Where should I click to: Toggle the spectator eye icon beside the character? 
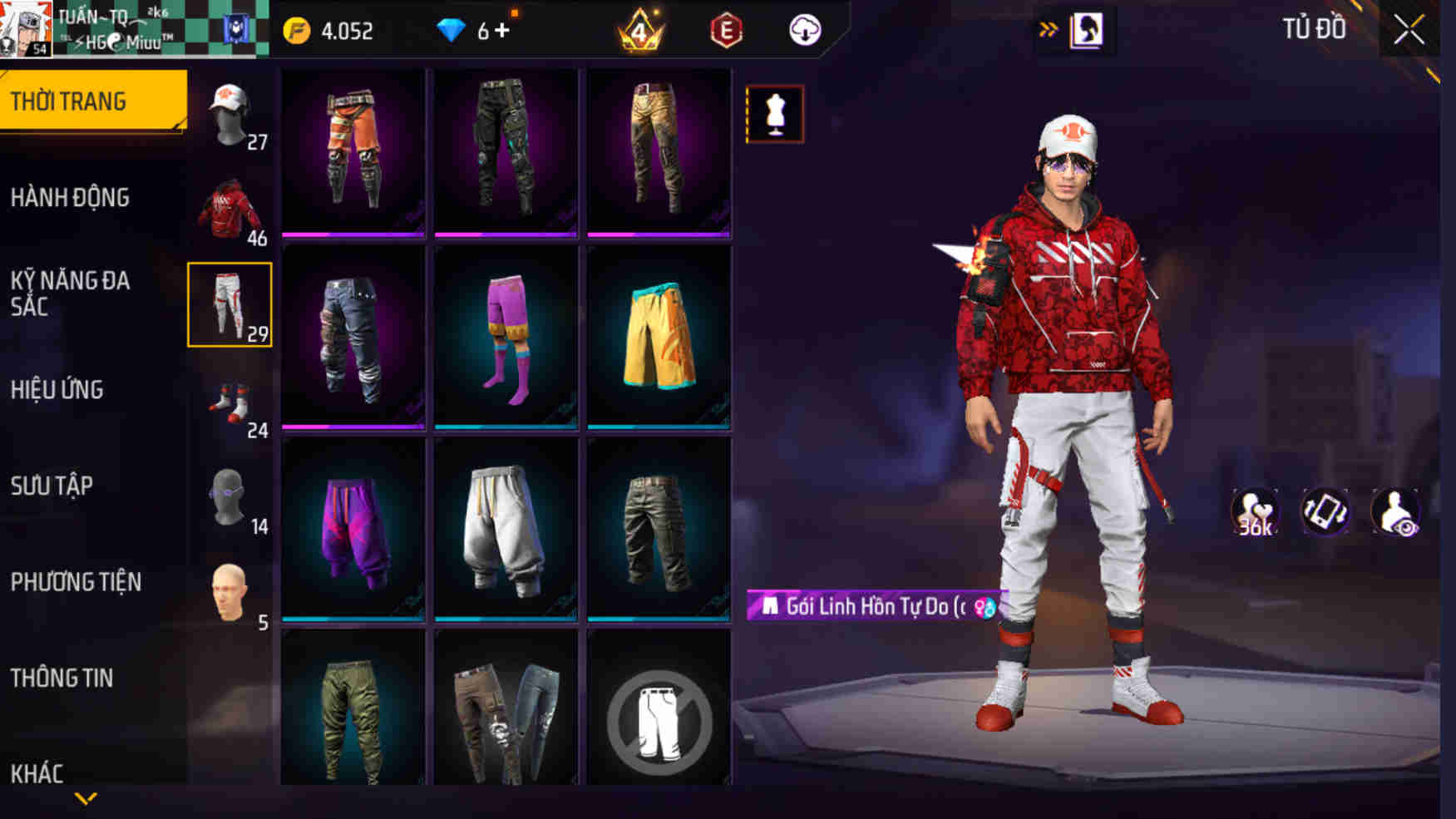click(x=1395, y=512)
